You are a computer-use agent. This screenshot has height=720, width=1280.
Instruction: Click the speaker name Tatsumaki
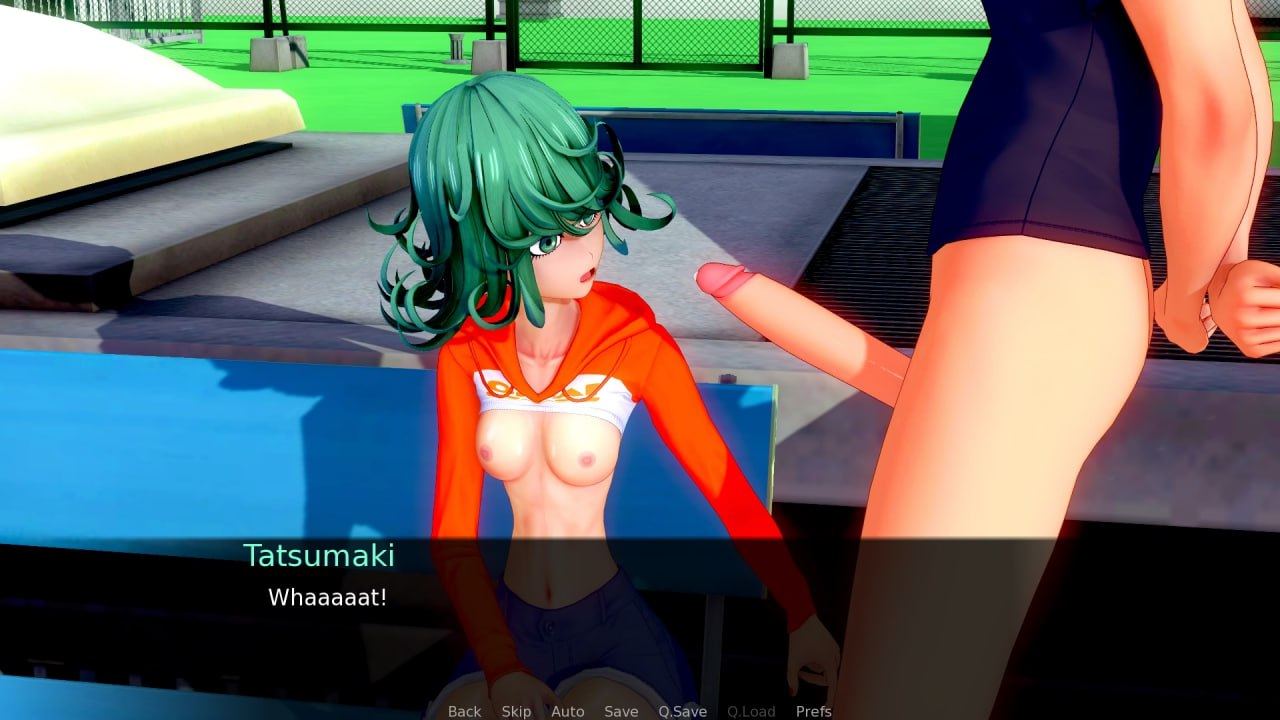(320, 553)
